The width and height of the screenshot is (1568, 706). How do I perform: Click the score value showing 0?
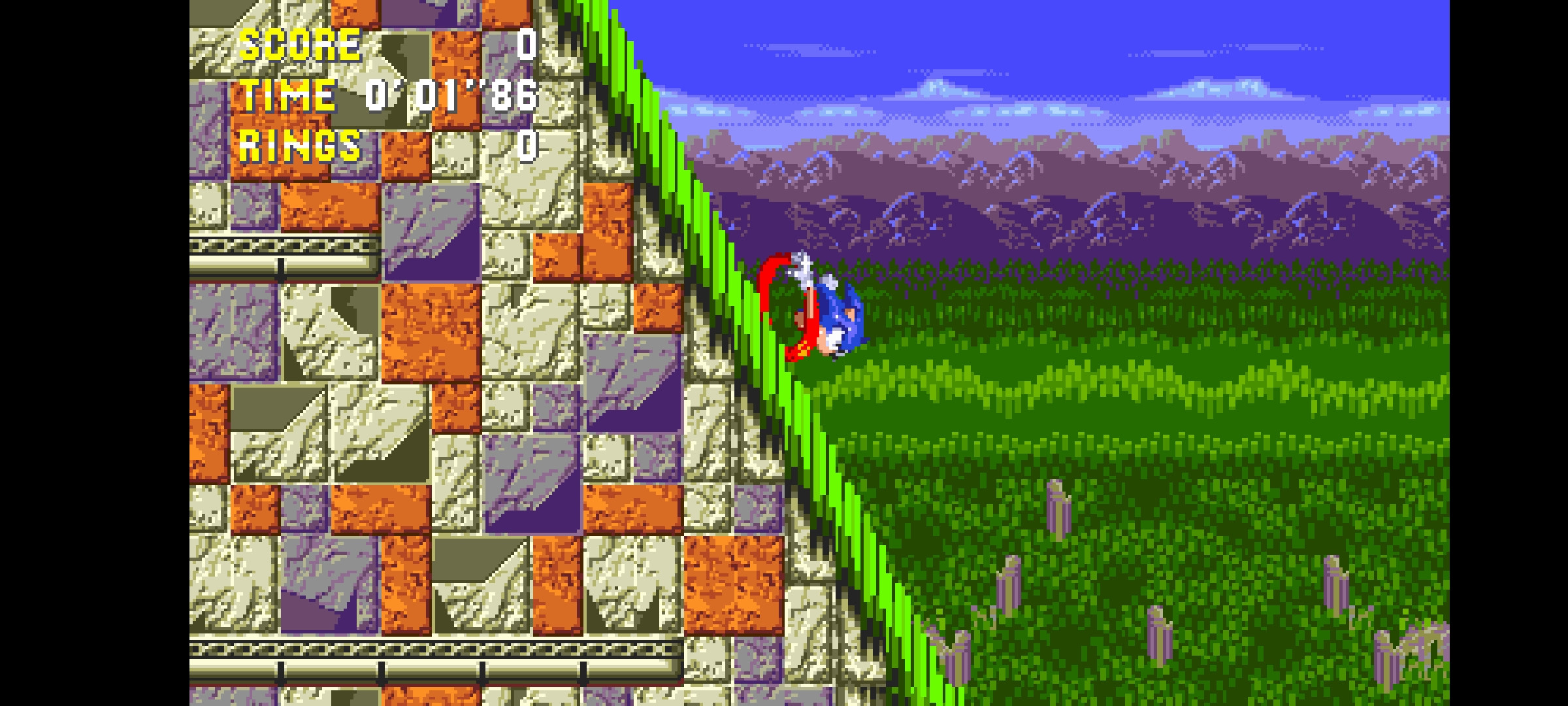pos(527,44)
